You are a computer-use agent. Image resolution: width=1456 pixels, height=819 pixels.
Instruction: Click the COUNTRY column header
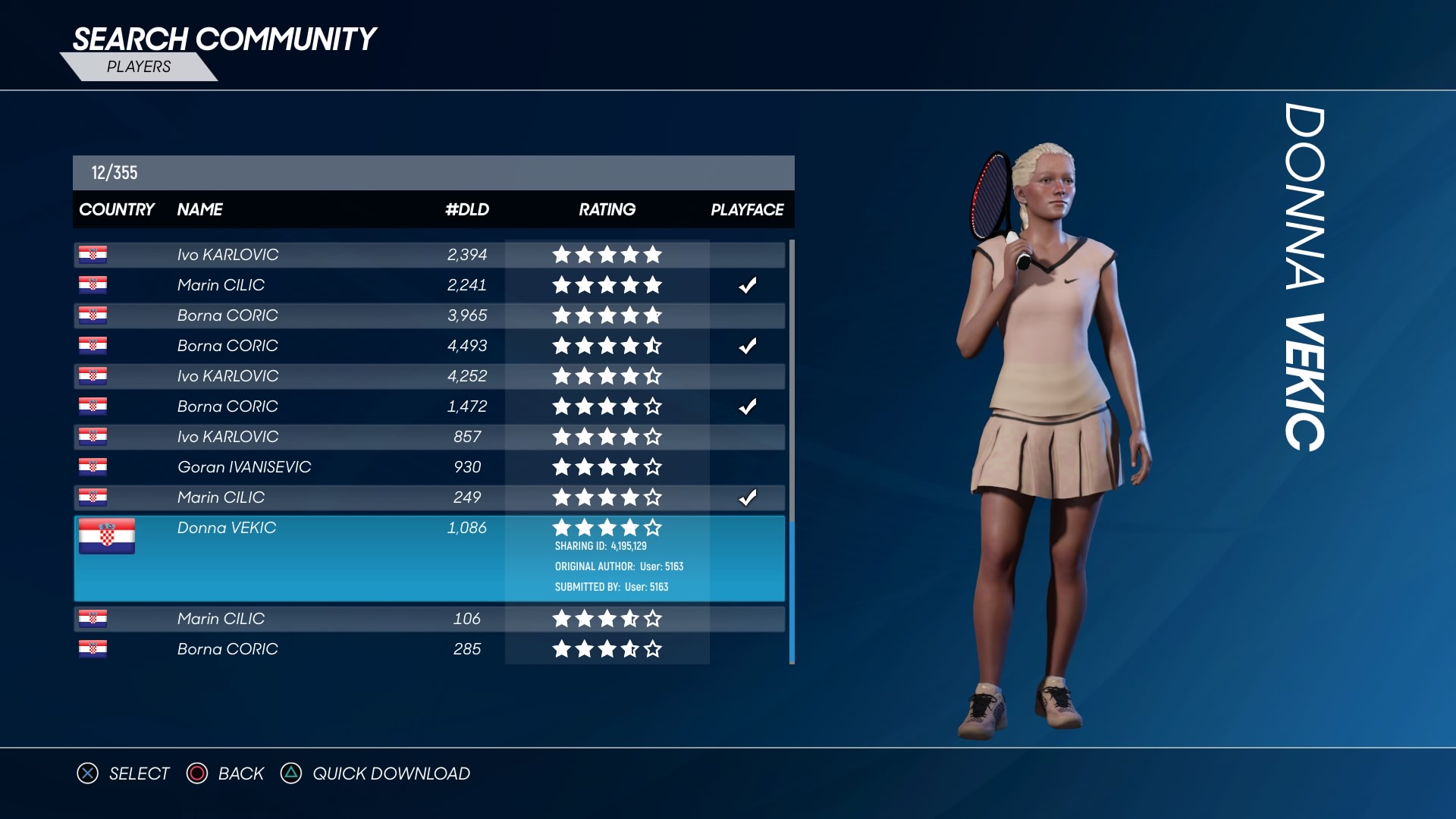click(x=117, y=209)
